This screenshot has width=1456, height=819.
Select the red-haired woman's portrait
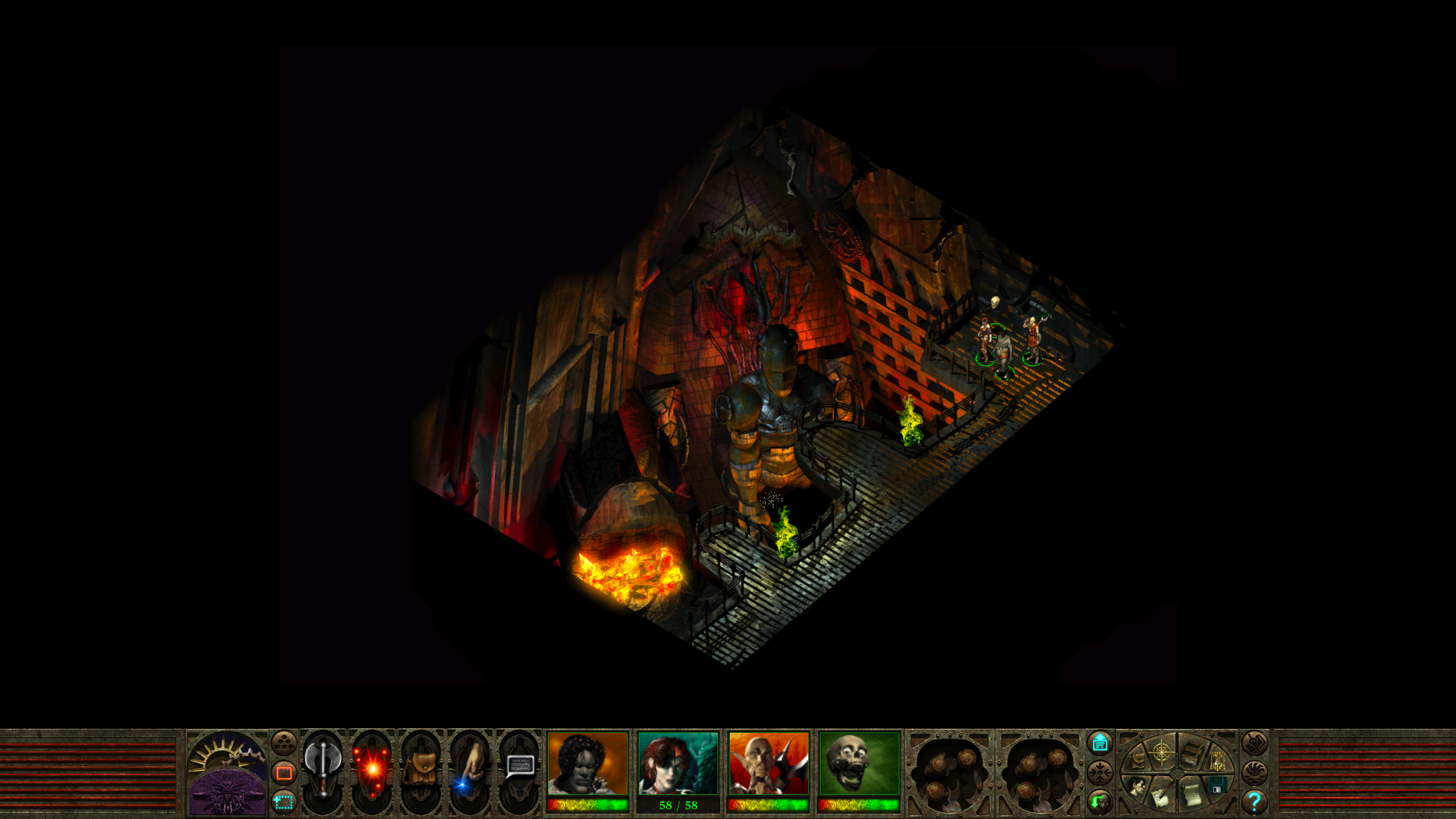tap(678, 764)
